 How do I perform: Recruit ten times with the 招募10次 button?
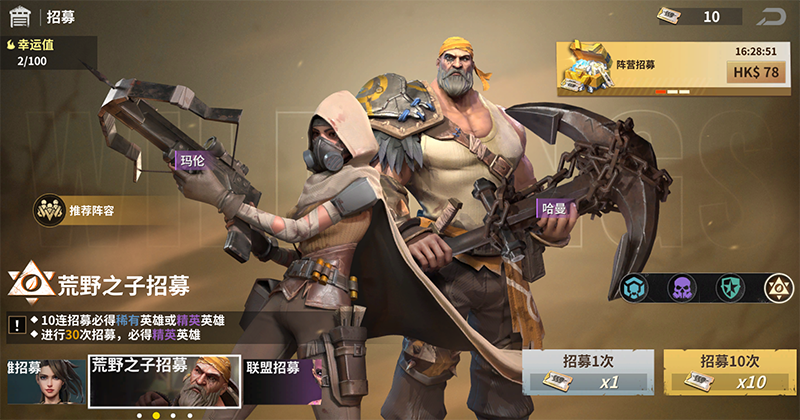pyautogui.click(x=730, y=372)
